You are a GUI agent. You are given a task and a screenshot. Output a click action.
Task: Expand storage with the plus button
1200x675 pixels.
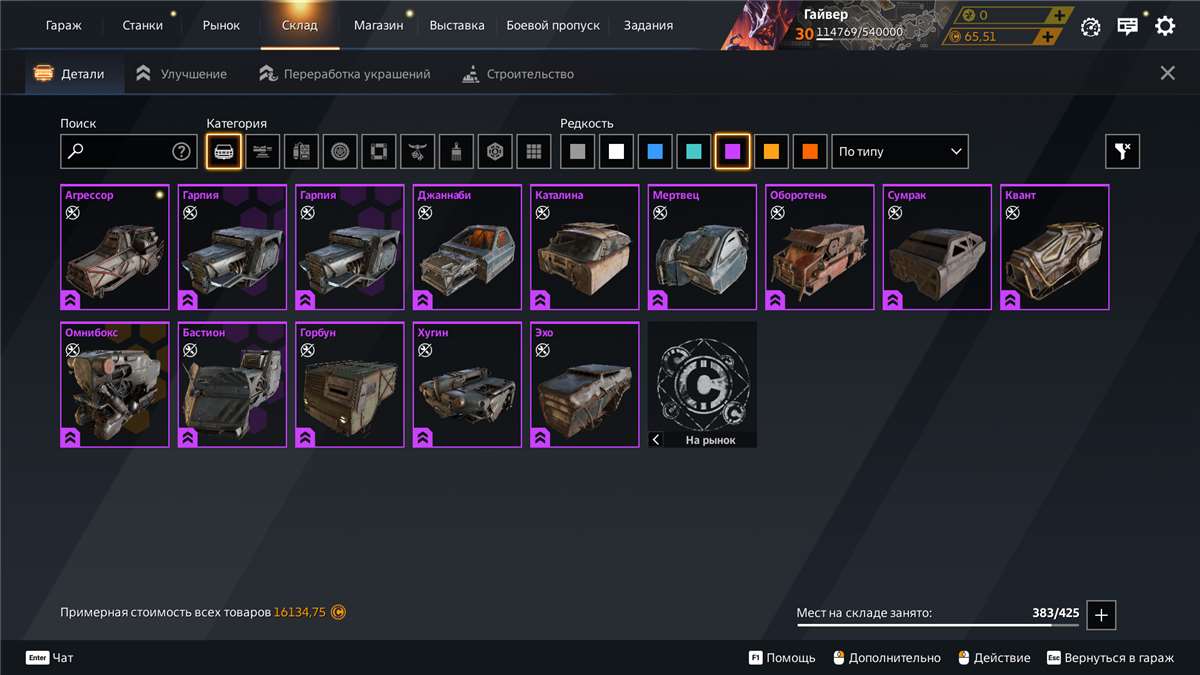pyautogui.click(x=1101, y=615)
